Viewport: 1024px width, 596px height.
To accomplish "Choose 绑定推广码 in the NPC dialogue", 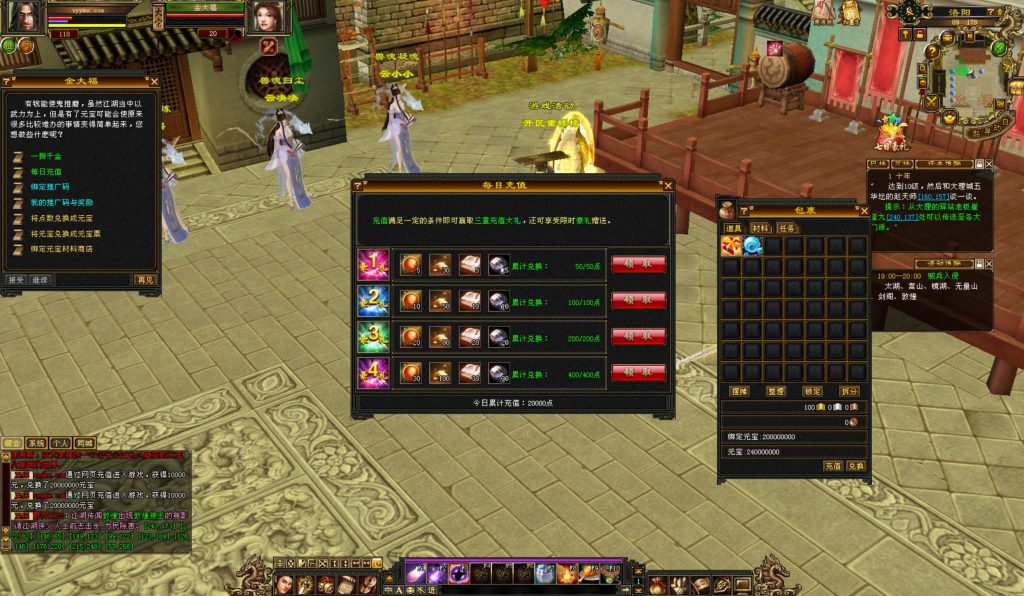I will pos(49,187).
